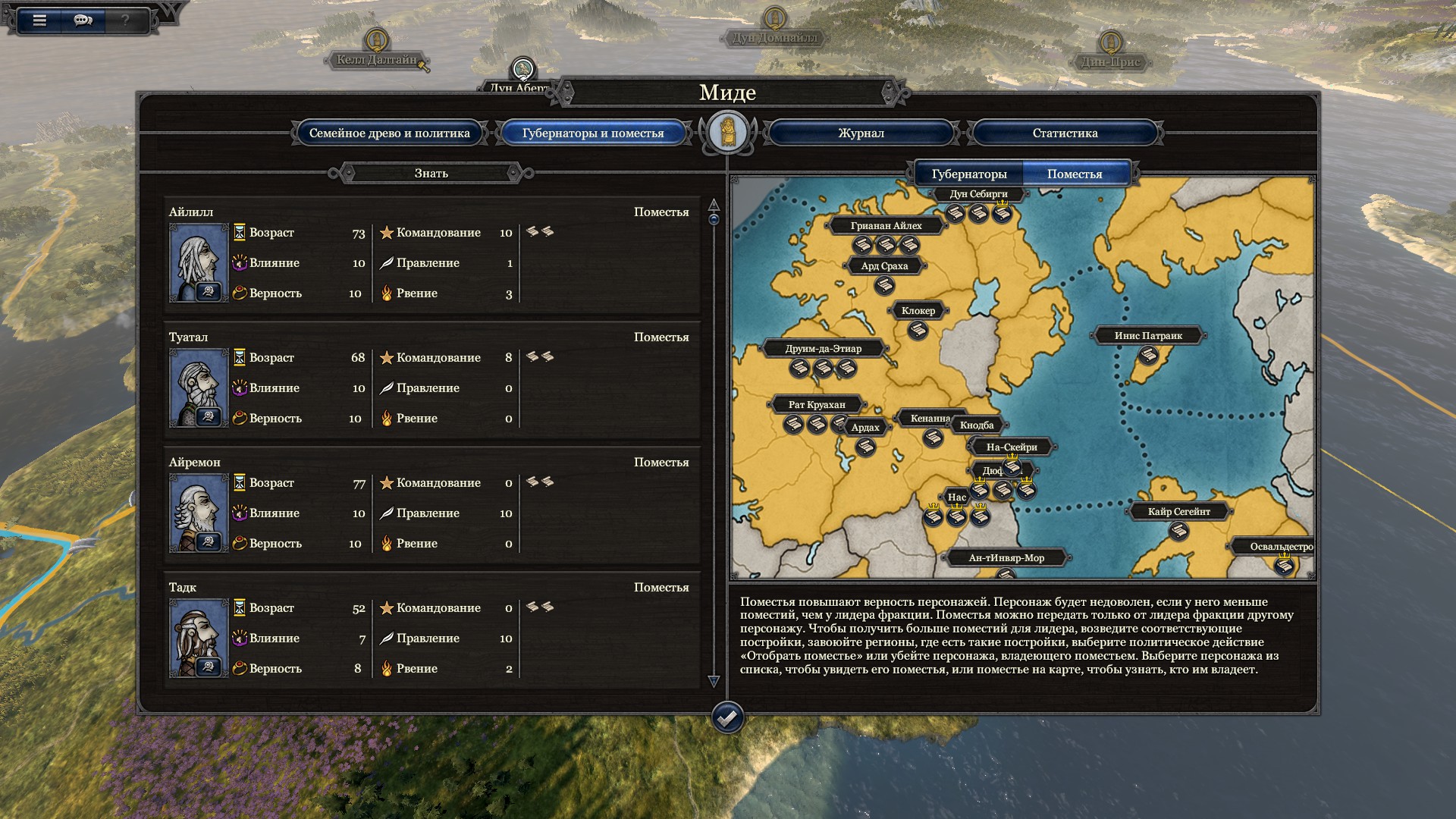Viewport: 1456px width, 819px height.
Task: Confirm with the checkmark button
Action: 727,717
